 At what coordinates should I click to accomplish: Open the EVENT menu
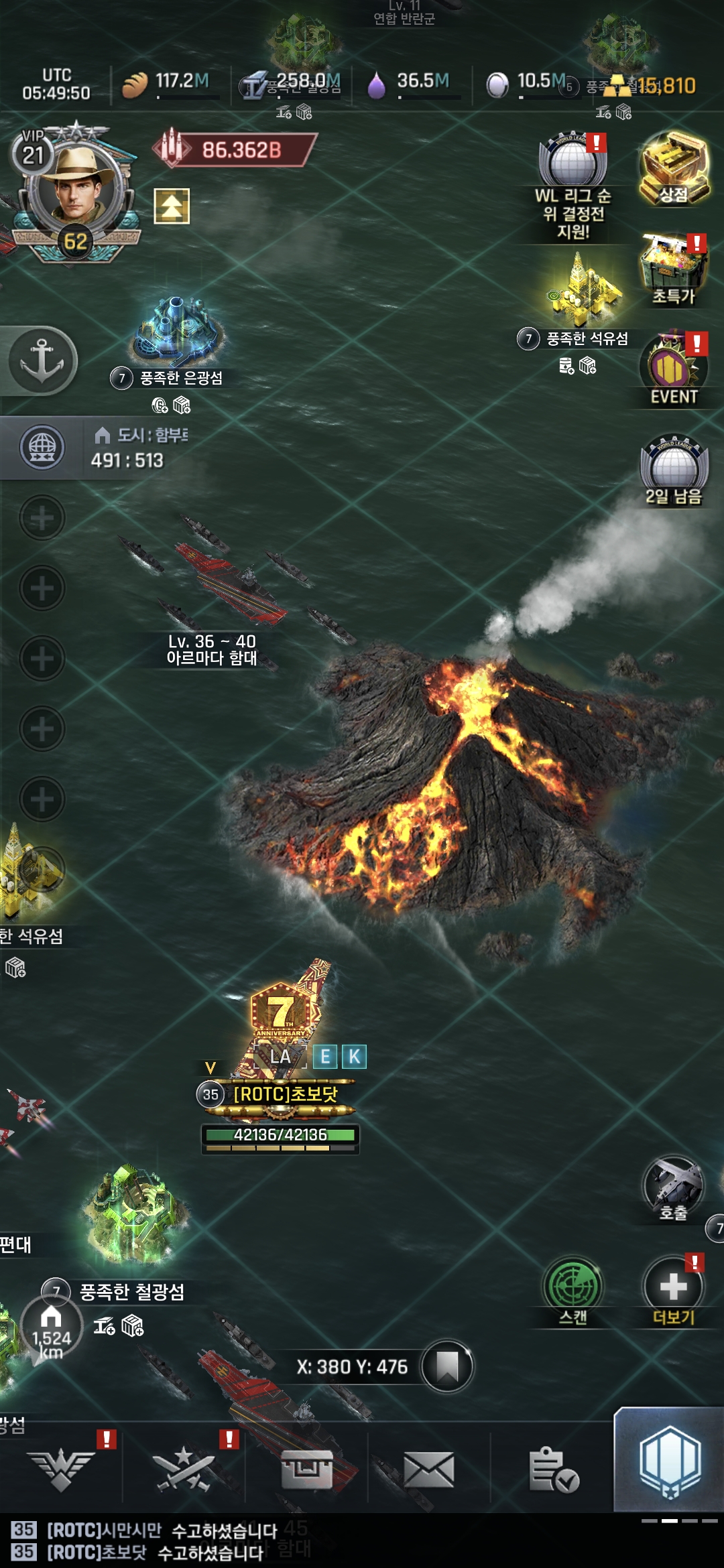(x=674, y=370)
